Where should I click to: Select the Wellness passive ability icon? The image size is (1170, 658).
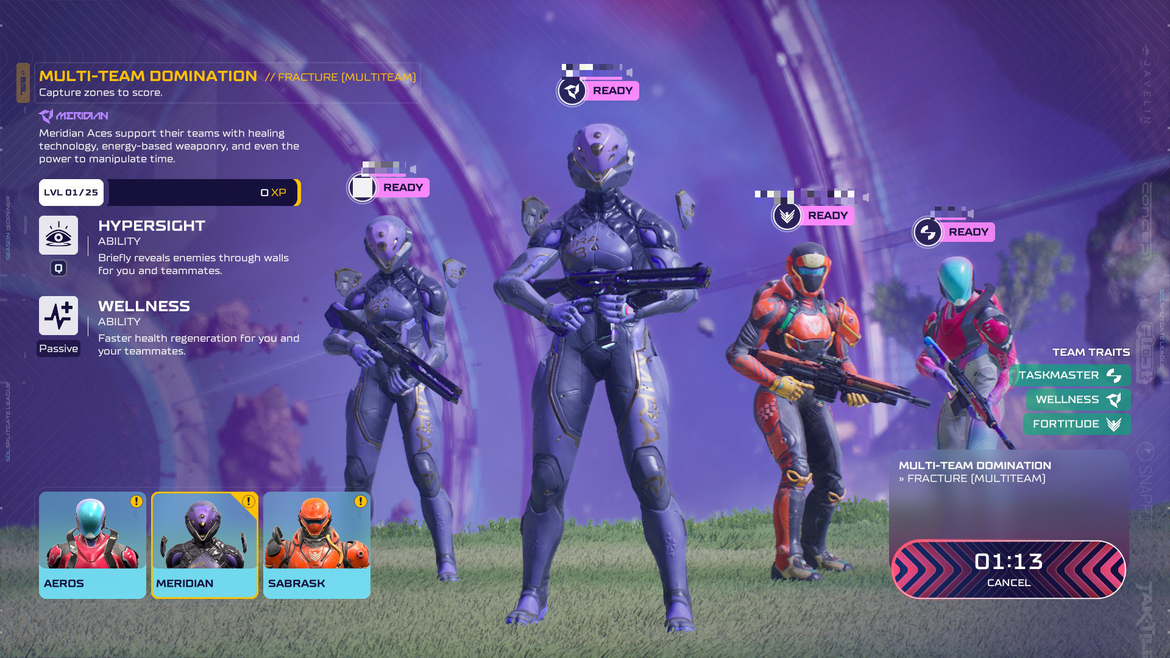coord(58,316)
